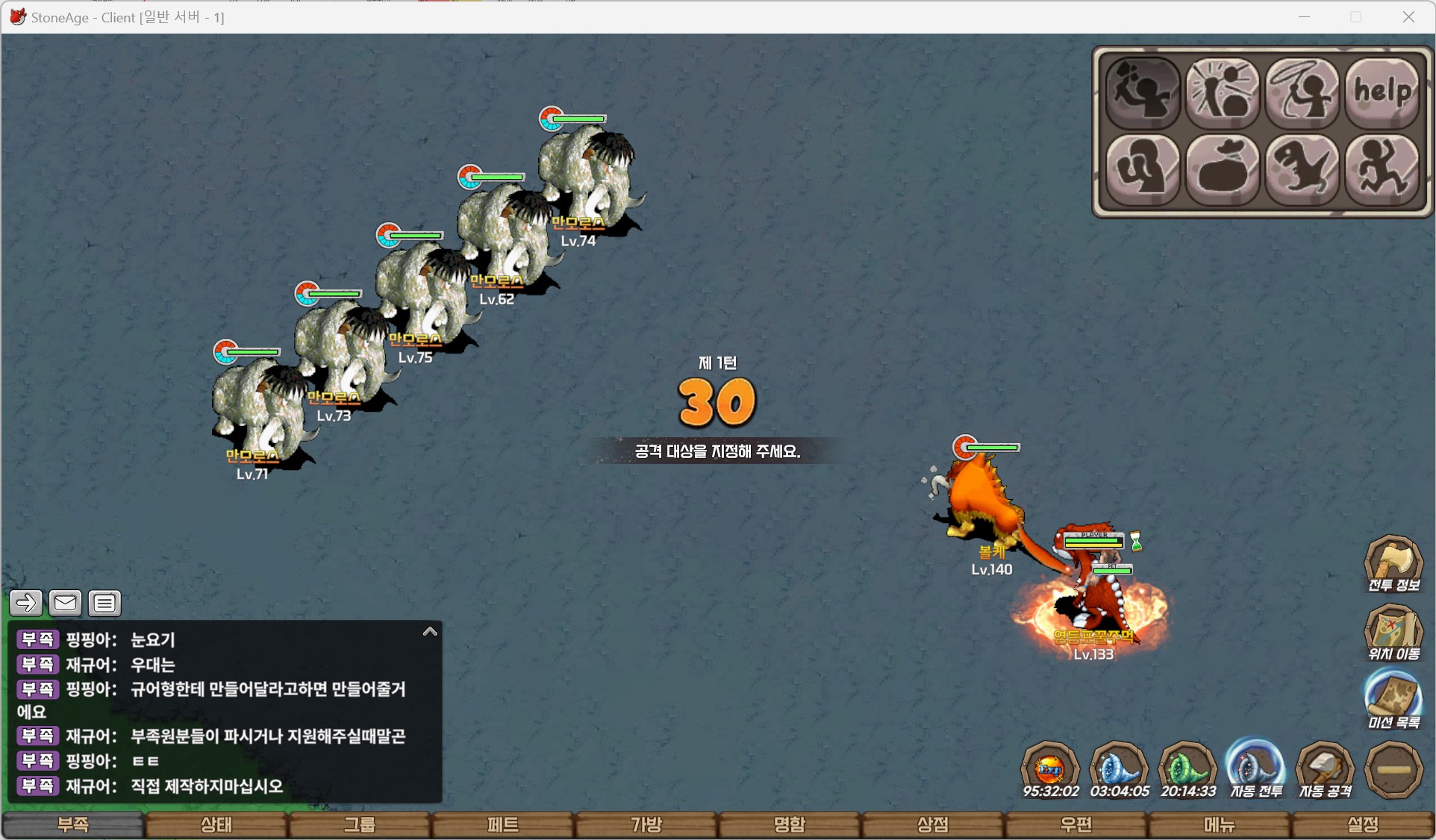Open the 페트 pet menu
1436x840 pixels.
point(503,824)
